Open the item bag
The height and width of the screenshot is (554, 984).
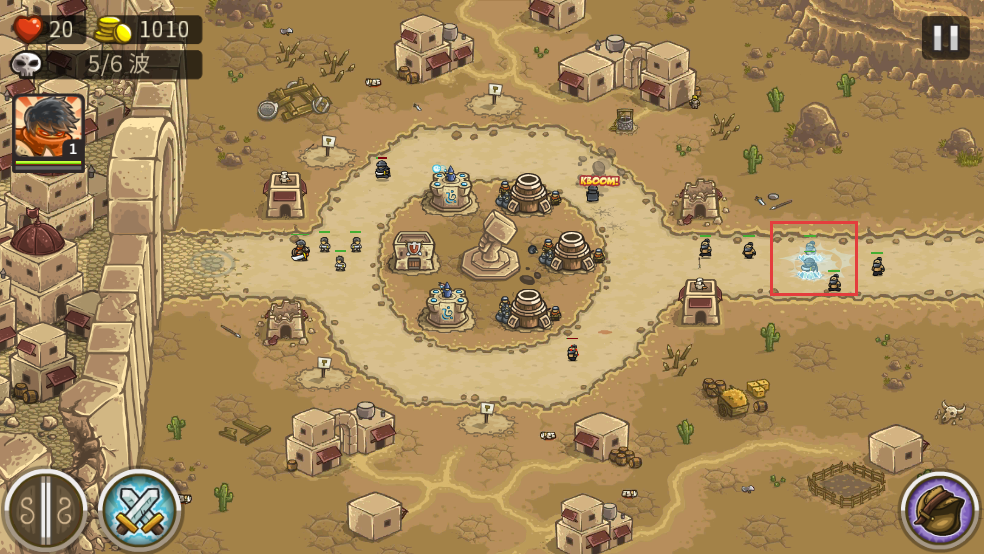point(939,510)
